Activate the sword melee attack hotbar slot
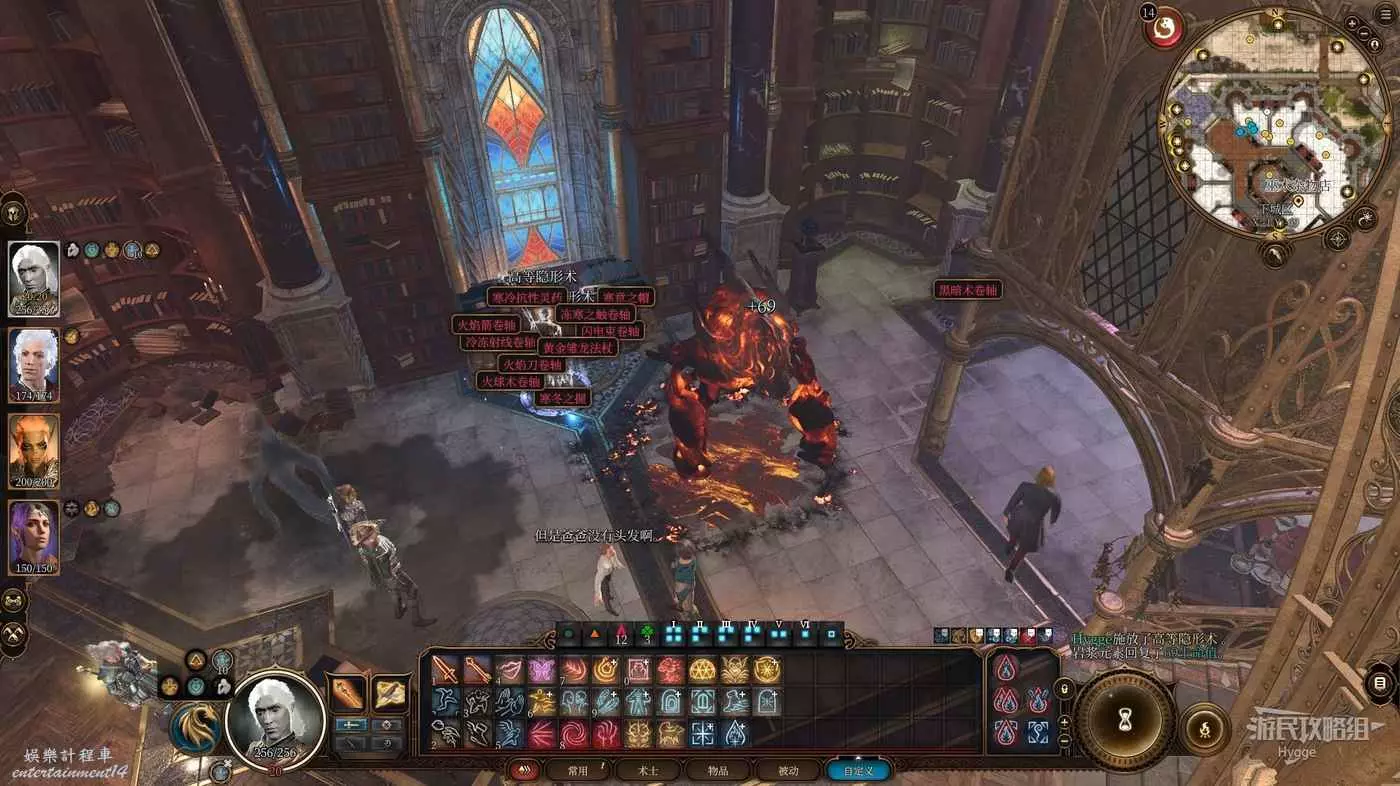This screenshot has height=786, width=1400. click(446, 670)
